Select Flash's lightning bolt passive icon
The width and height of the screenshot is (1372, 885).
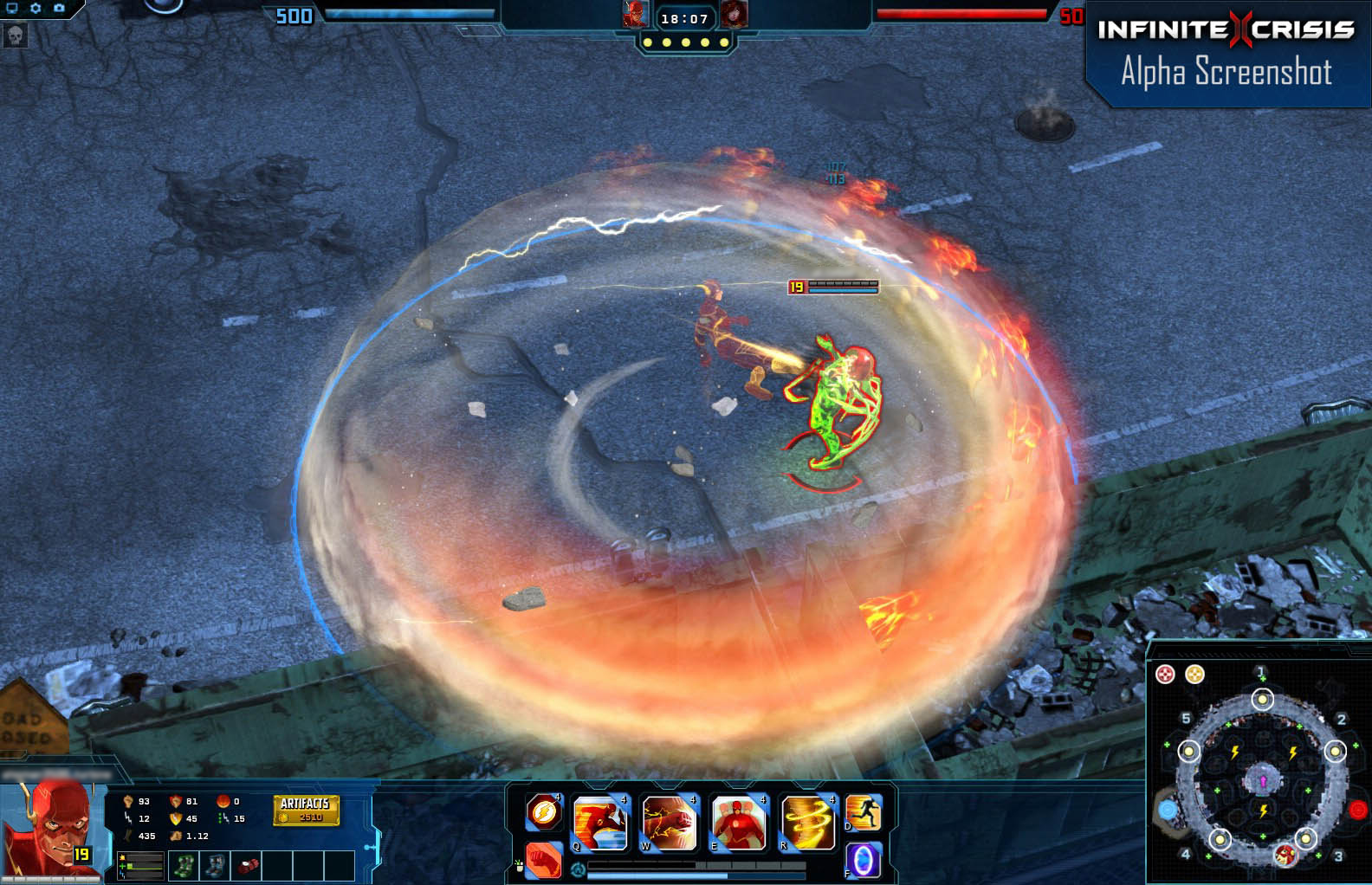tap(543, 811)
